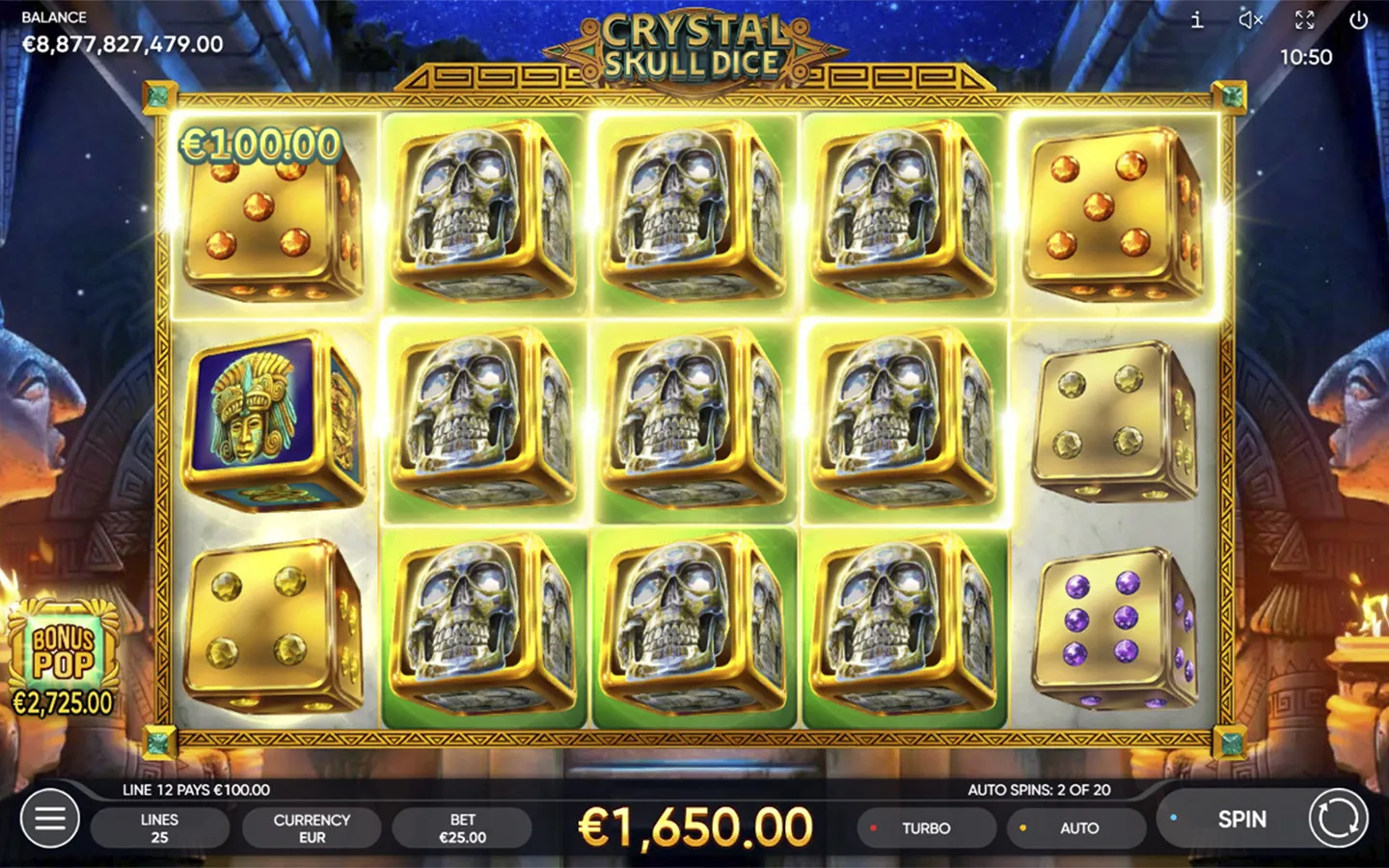This screenshot has width=1389, height=868.
Task: Open the Currency EUR selector
Action: pyautogui.click(x=312, y=828)
